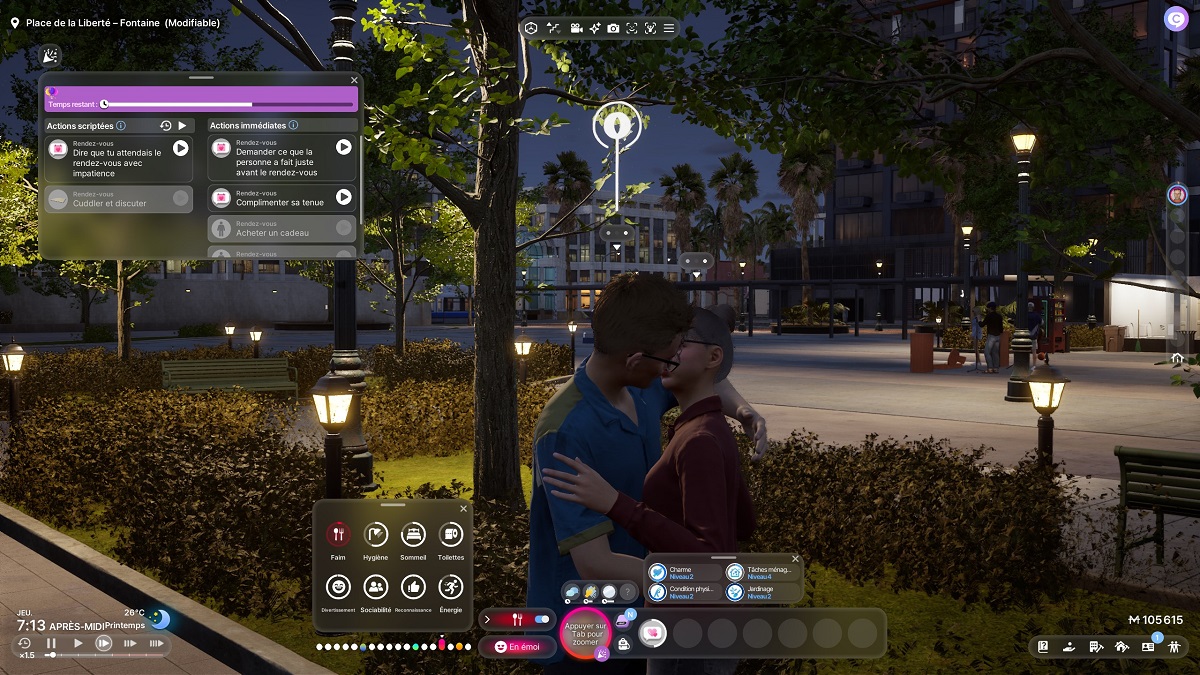Select the Sociabilité need icon
Screen dimensions: 1200x675
pos(376,587)
